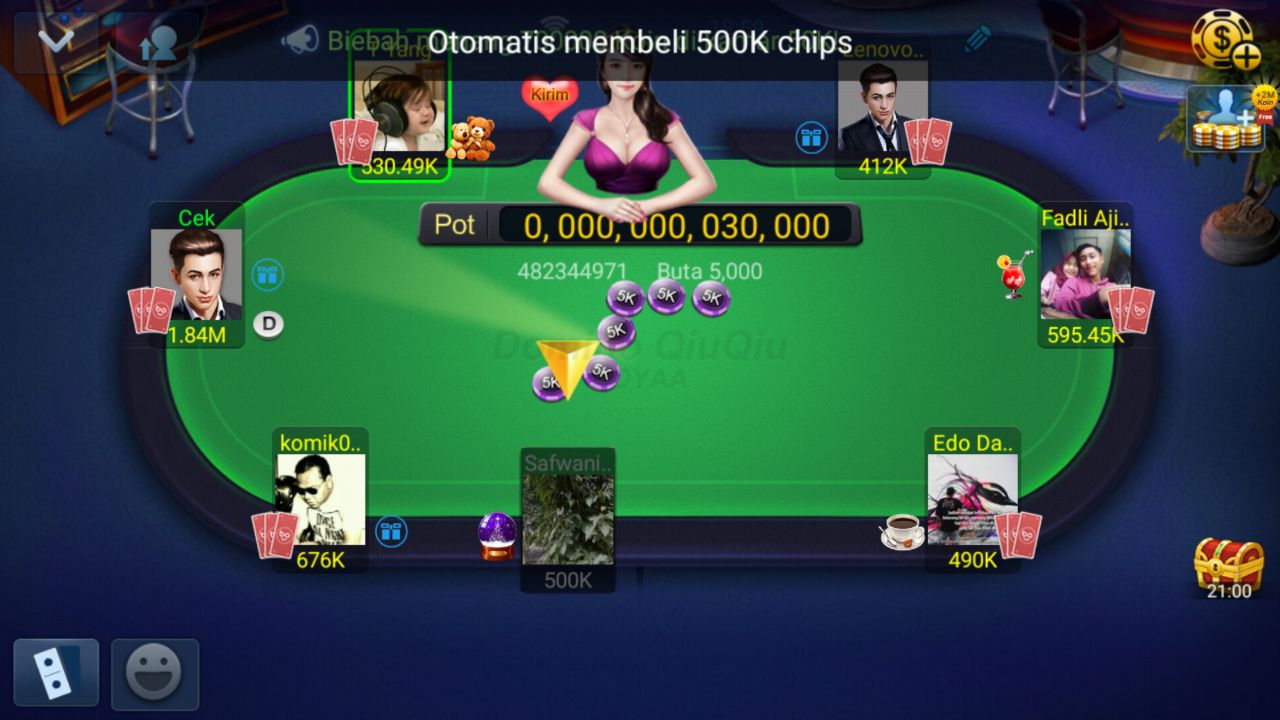View player Cek's profile avatar
Image resolution: width=1280 pixels, height=720 pixels.
pos(196,274)
